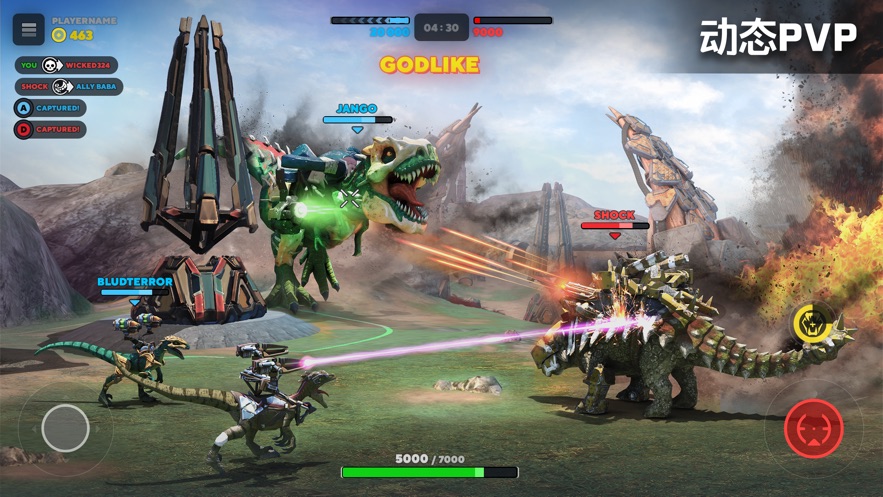Tap the virtual movement joystick
This screenshot has width=883, height=497.
click(x=65, y=428)
